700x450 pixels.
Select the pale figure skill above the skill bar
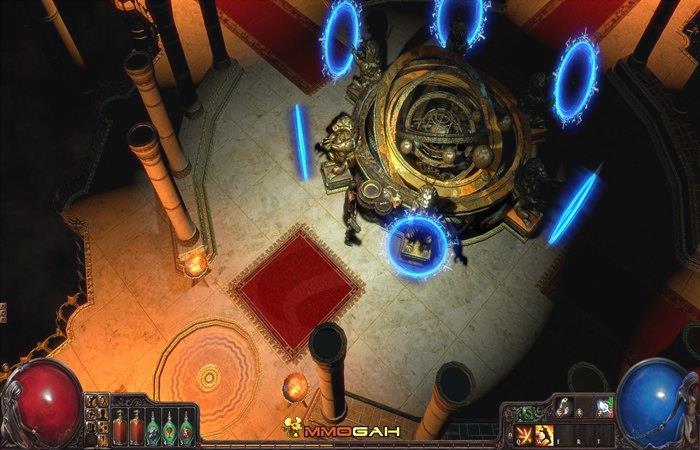(565, 406)
